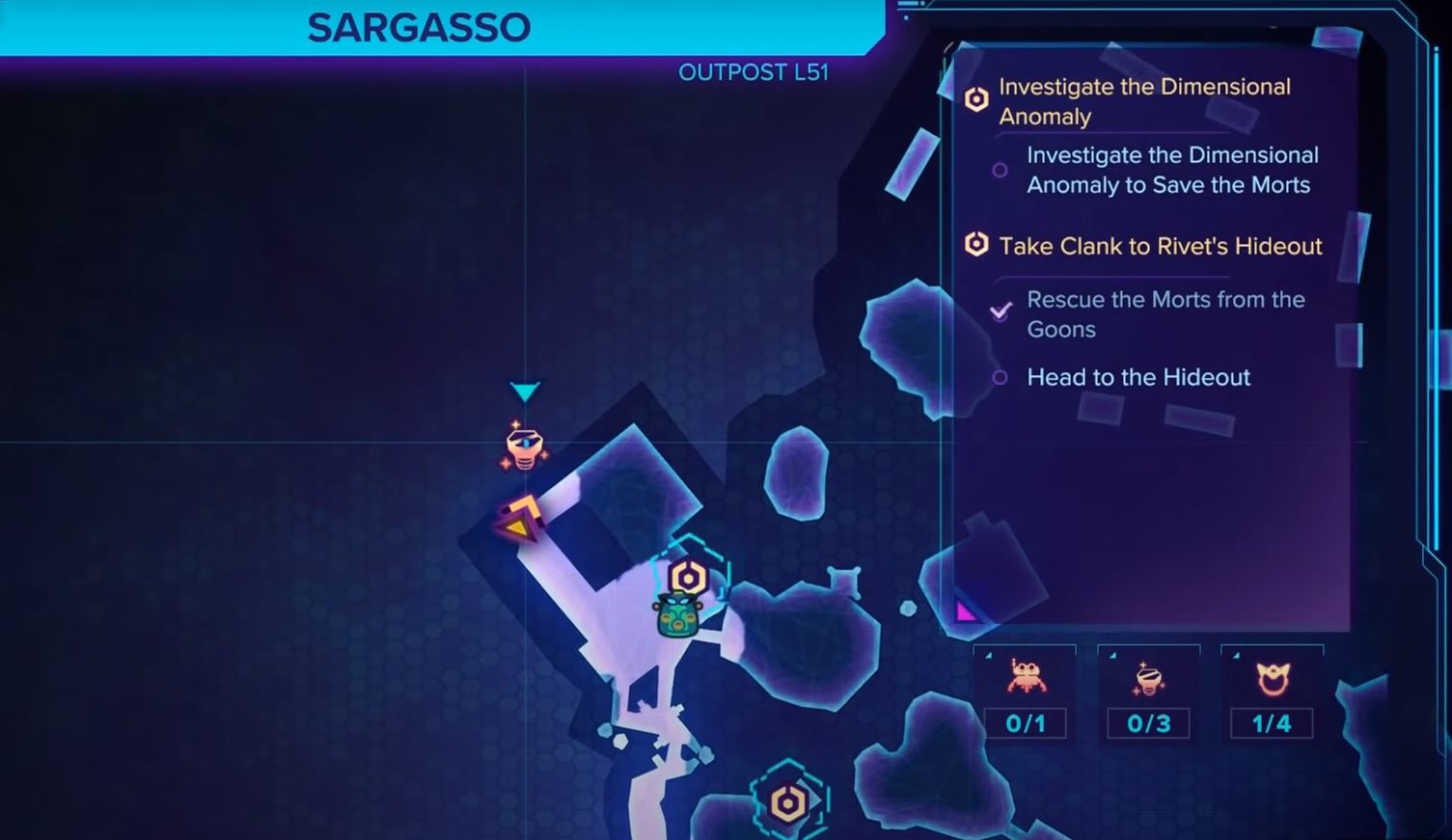Toggle the checkmark on Rescue the Morts

(1000, 312)
